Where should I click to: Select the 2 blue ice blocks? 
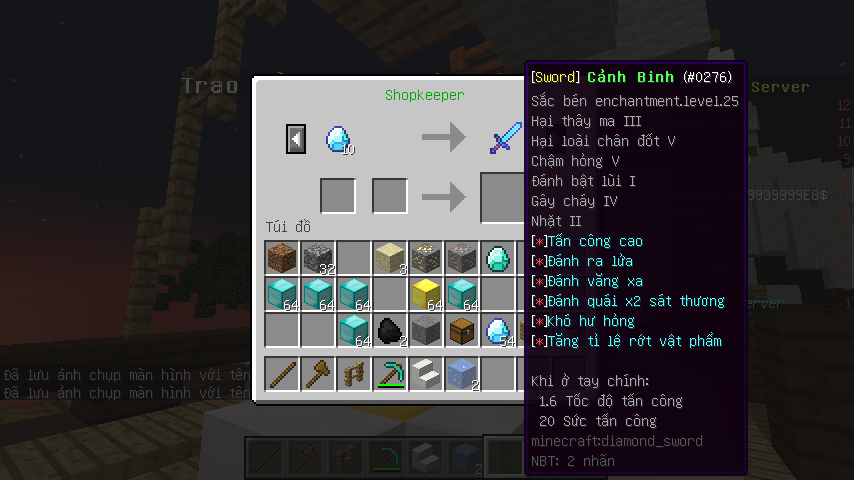tap(462, 374)
